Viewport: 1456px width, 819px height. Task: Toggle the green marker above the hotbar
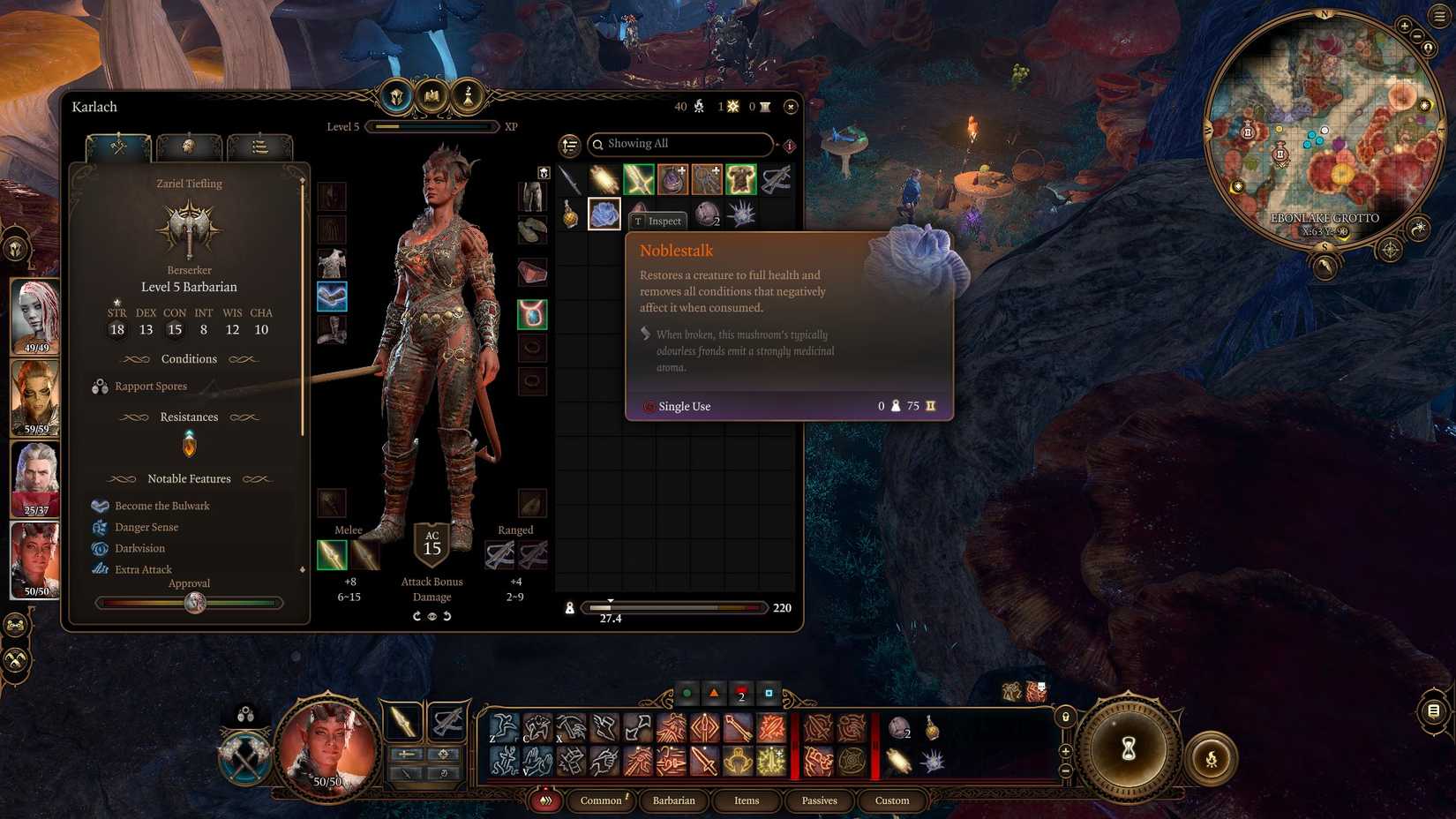pos(687,694)
